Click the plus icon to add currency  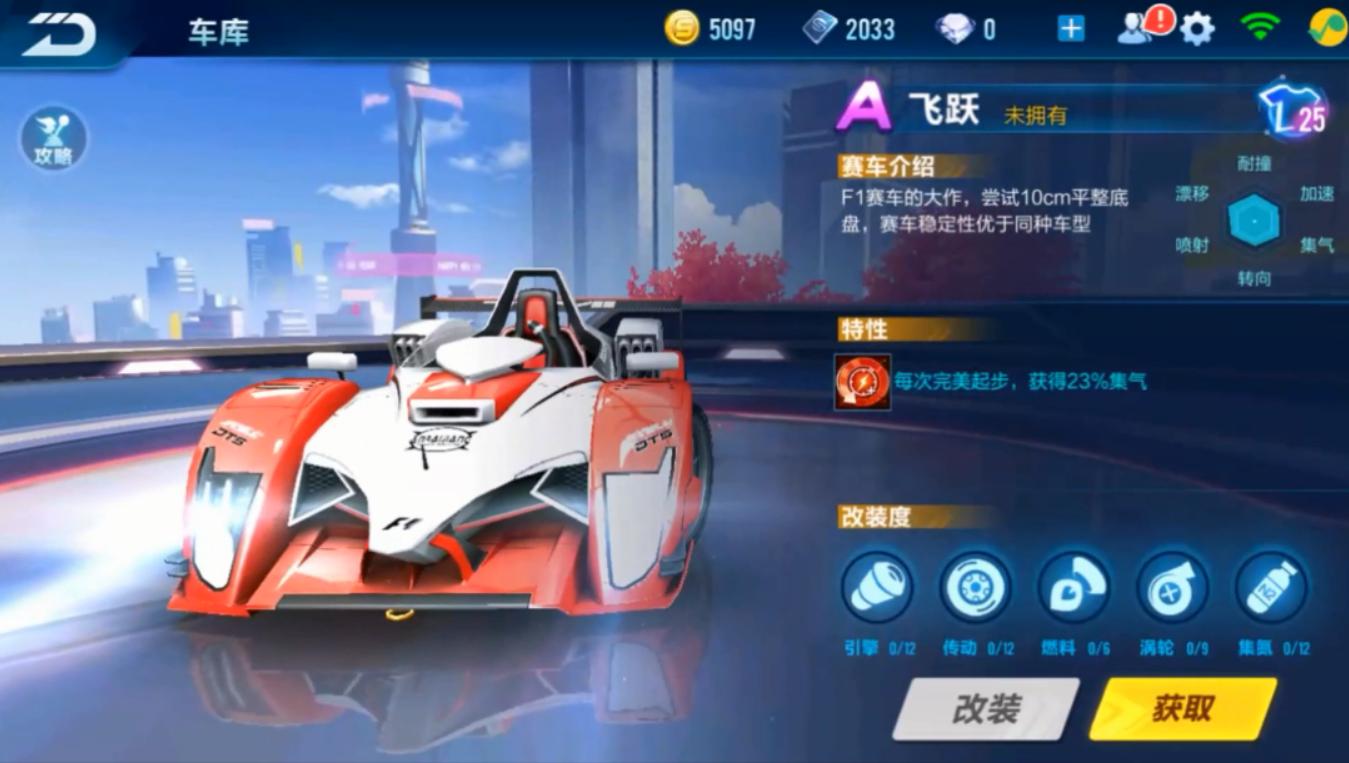pos(1069,27)
